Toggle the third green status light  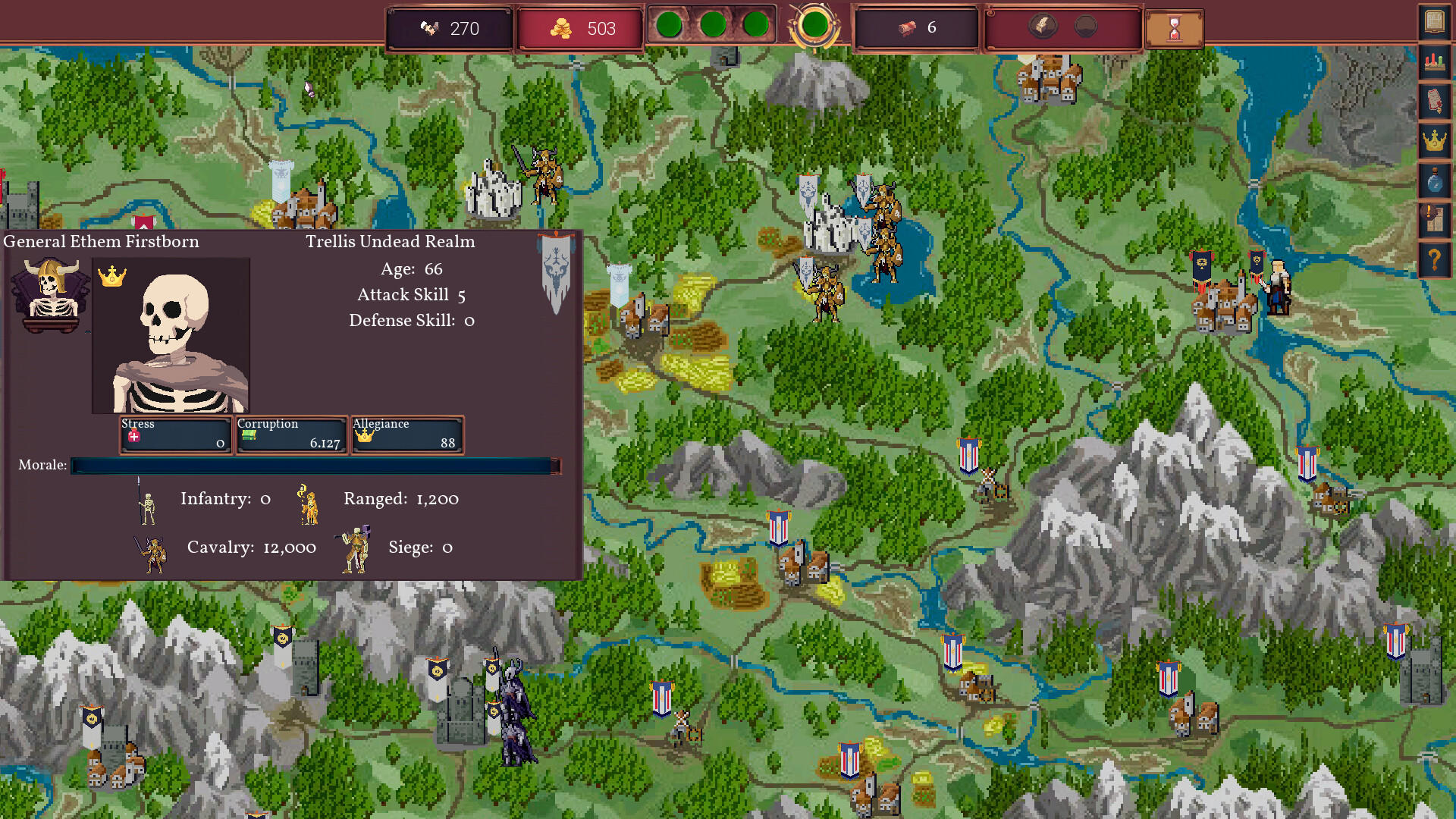click(x=755, y=25)
